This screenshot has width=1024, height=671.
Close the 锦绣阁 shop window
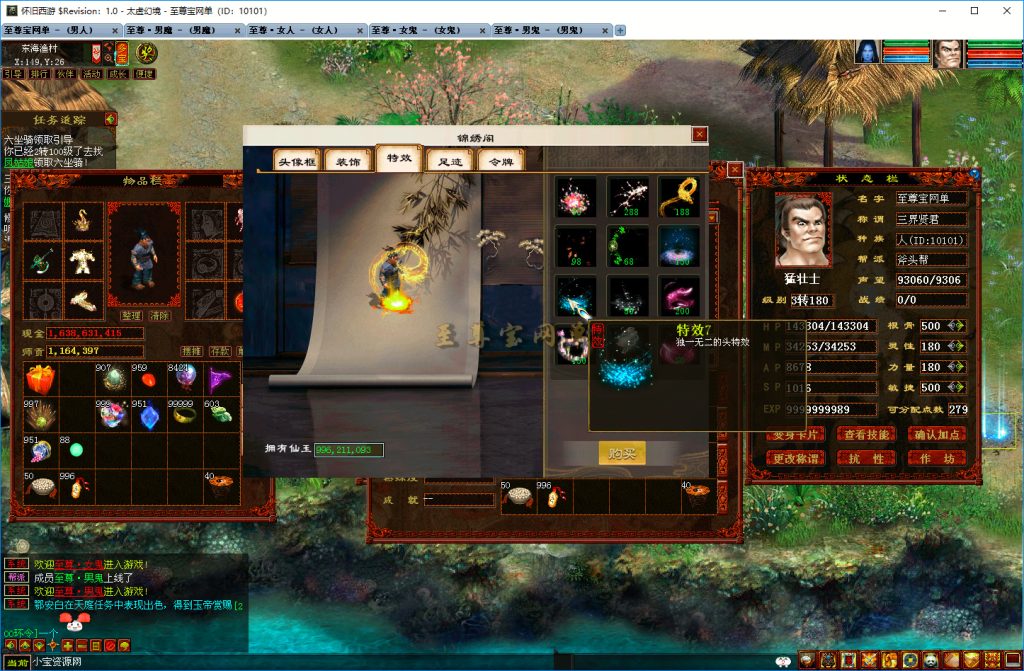pos(700,134)
